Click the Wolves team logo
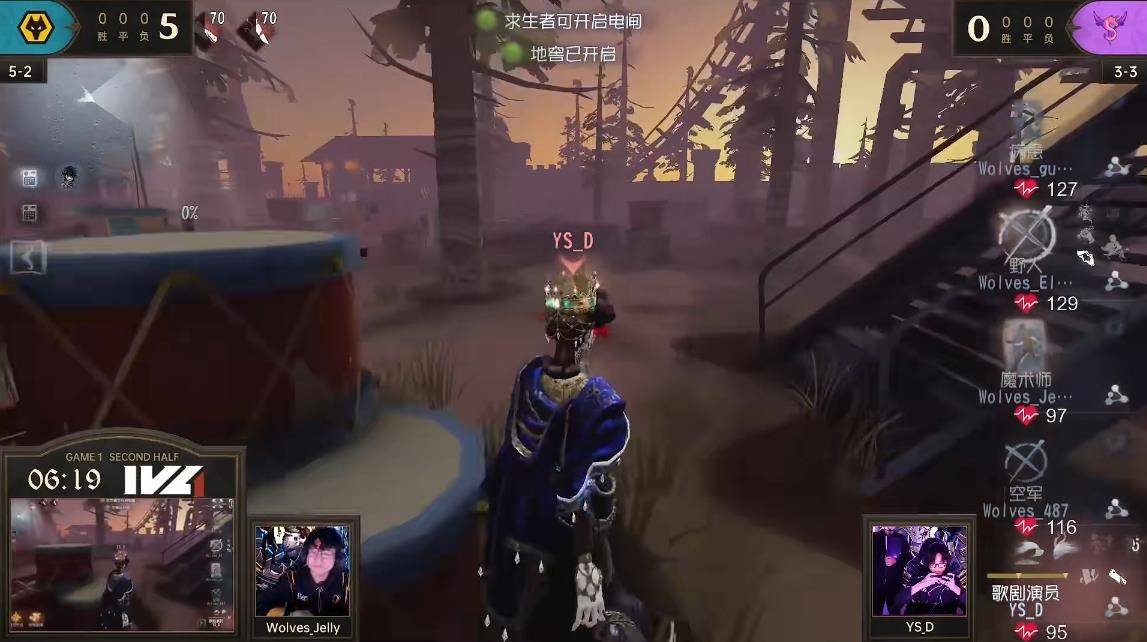 click(x=37, y=25)
